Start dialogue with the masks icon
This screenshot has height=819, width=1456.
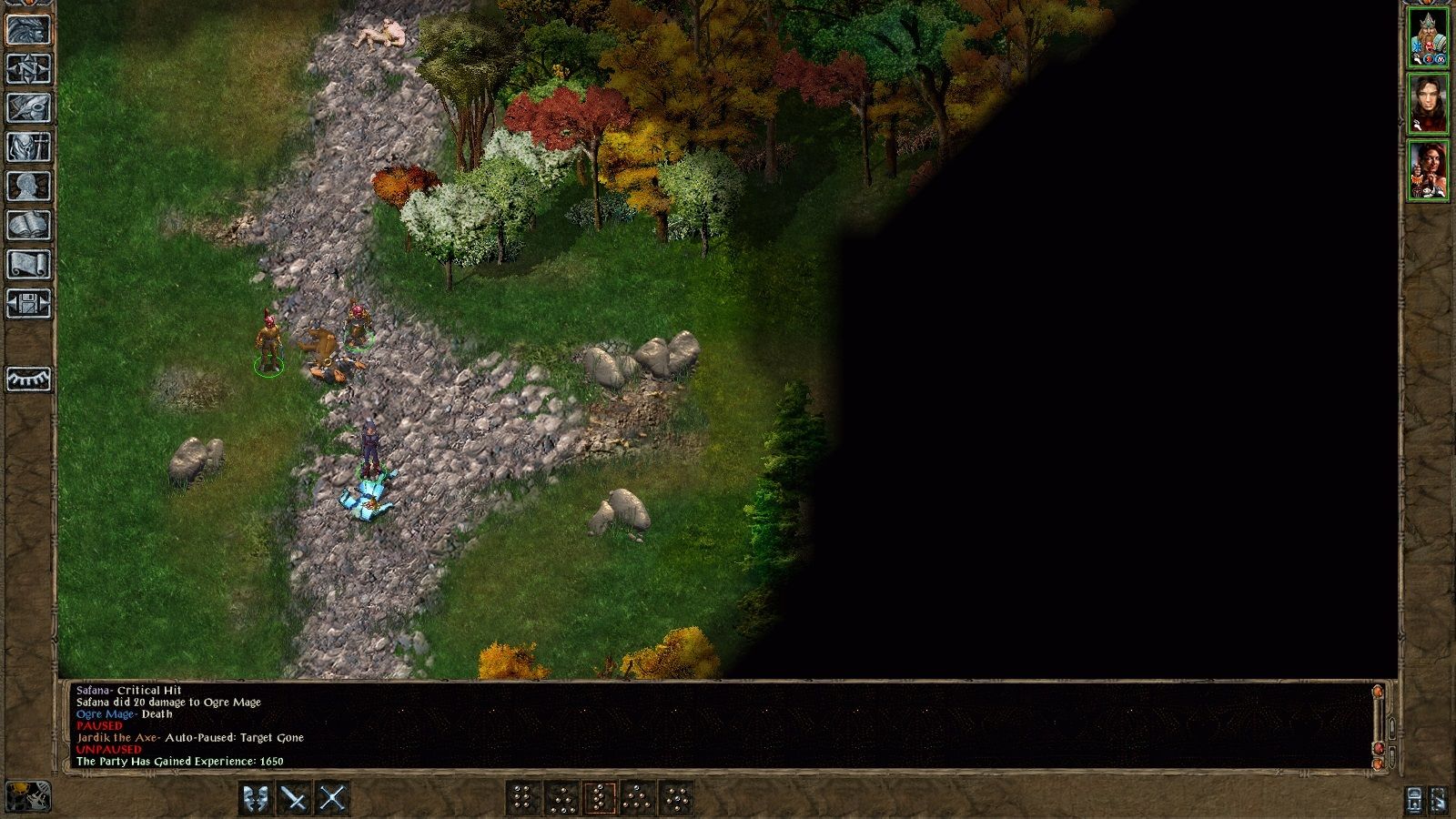click(x=256, y=800)
